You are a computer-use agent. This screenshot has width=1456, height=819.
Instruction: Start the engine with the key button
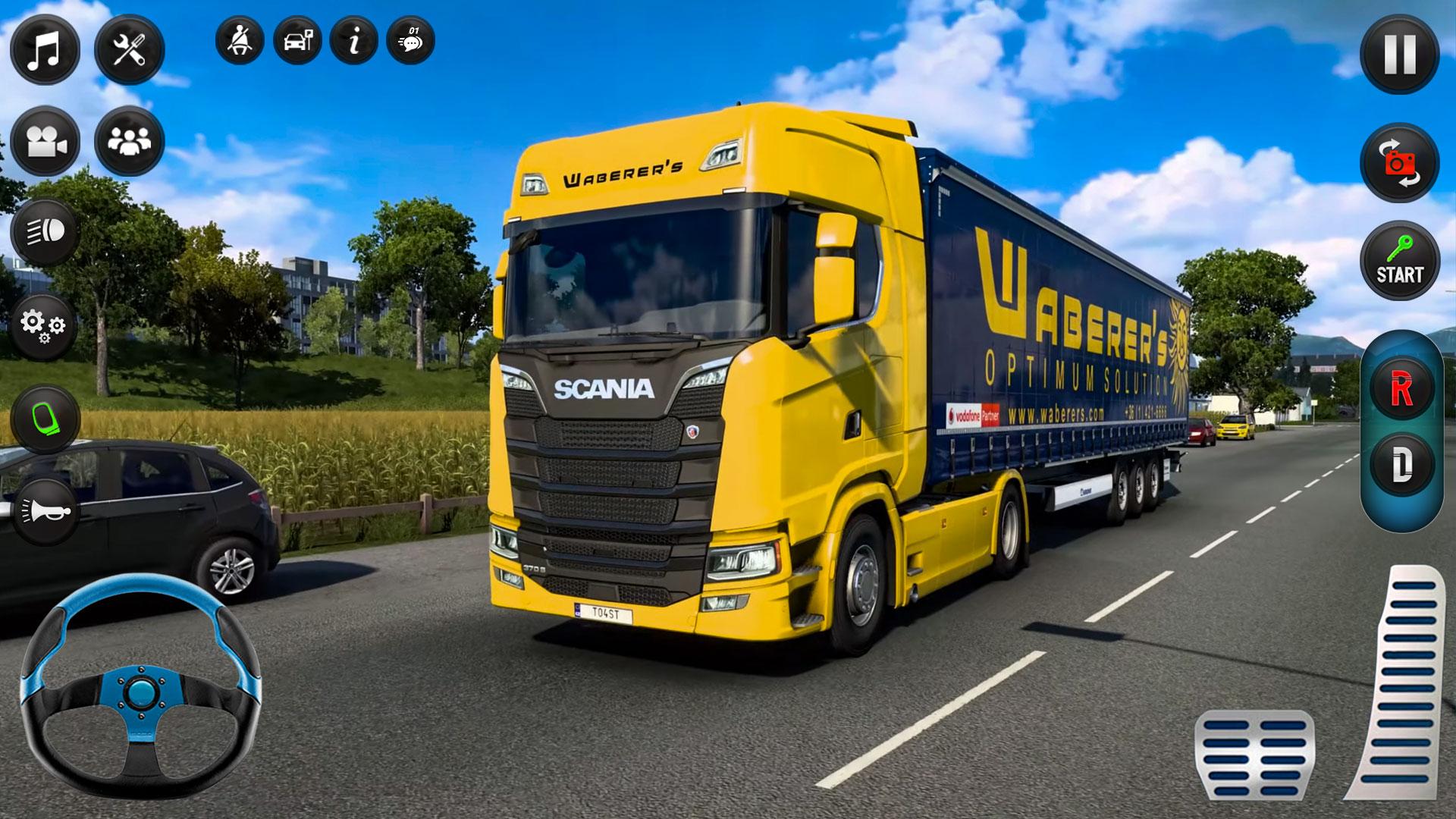point(1400,261)
